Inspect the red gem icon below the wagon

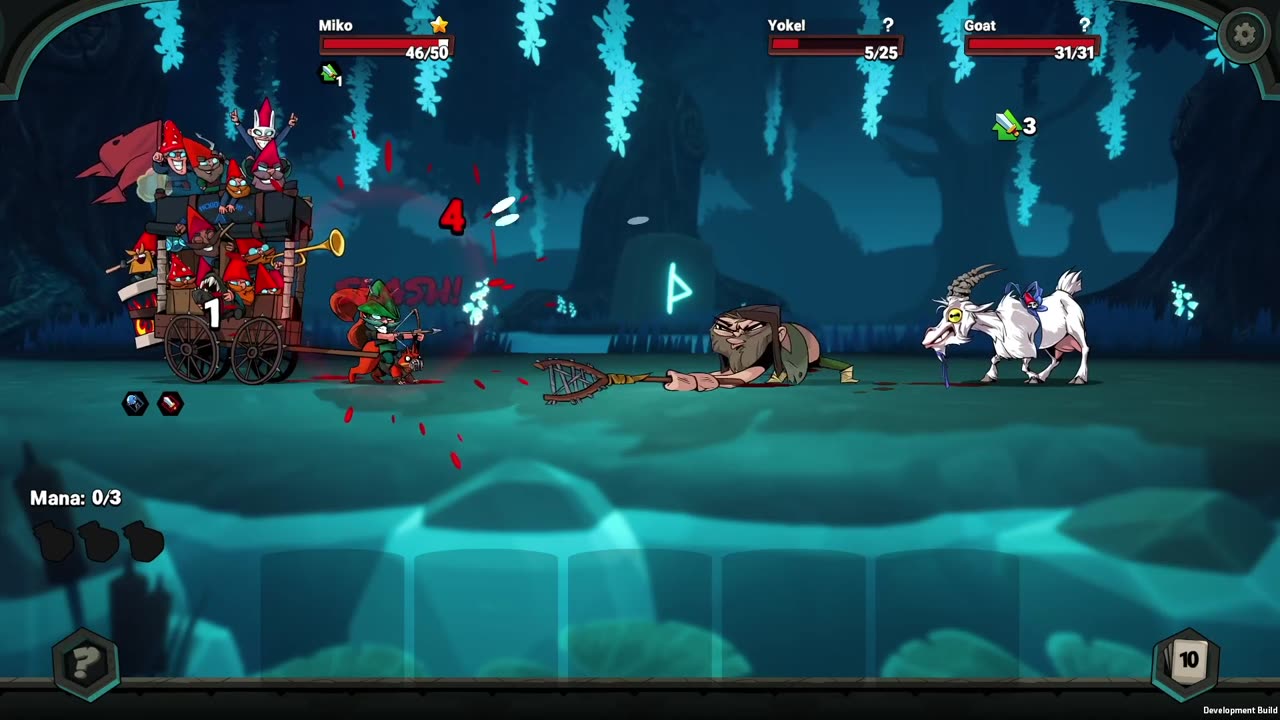(171, 403)
